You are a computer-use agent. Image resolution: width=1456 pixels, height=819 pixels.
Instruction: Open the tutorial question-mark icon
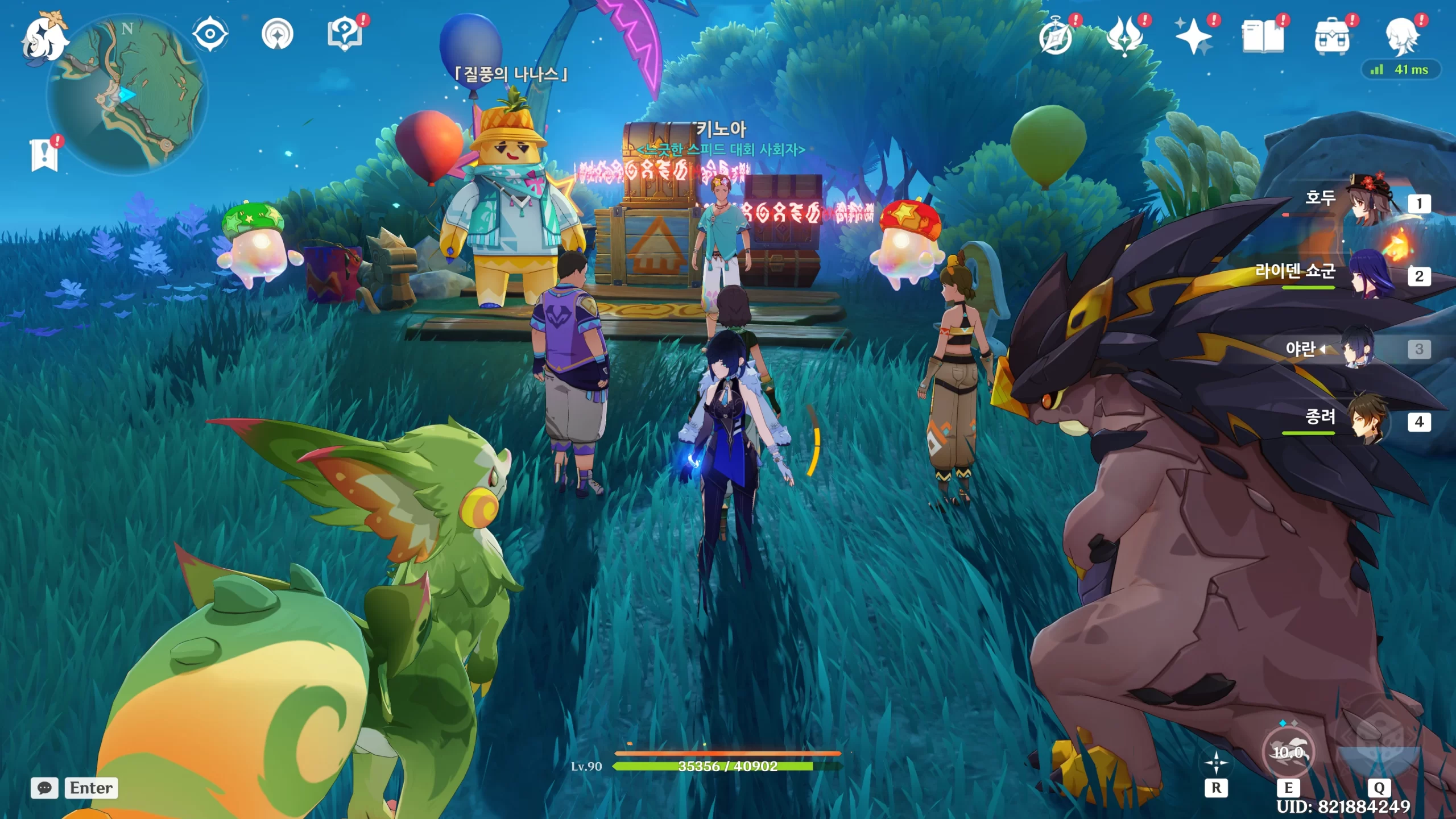coord(345,34)
